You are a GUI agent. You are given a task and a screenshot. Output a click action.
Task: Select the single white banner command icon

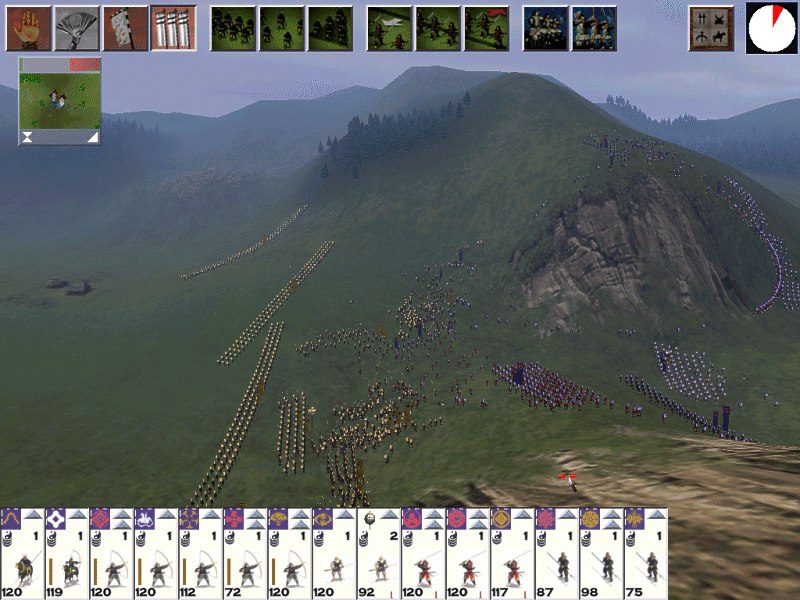coord(124,28)
